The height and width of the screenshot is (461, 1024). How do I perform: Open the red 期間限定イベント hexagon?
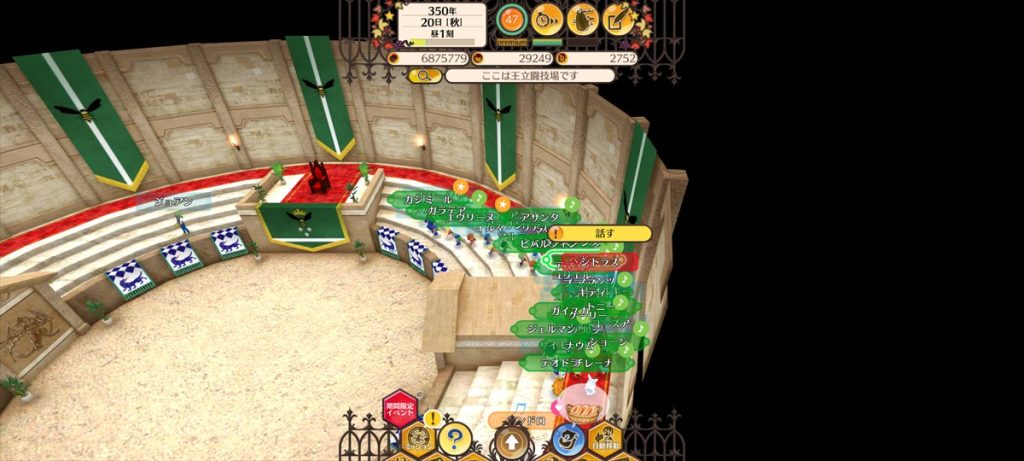[399, 408]
